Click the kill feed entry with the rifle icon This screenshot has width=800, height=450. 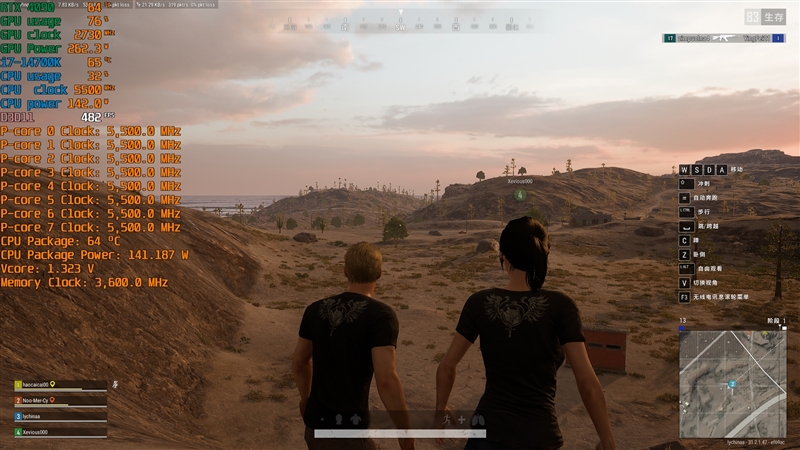pos(720,38)
